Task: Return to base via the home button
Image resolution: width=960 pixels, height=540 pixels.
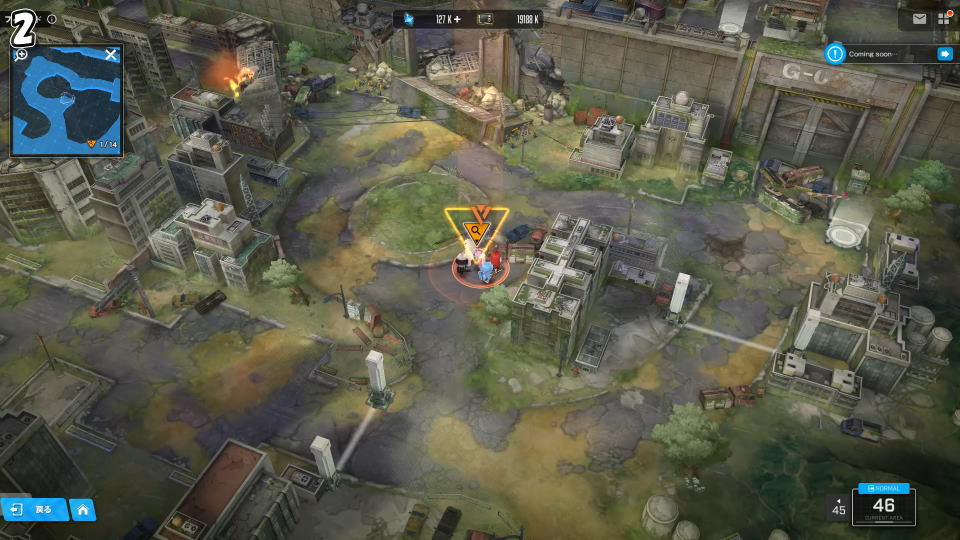Action: pyautogui.click(x=83, y=509)
